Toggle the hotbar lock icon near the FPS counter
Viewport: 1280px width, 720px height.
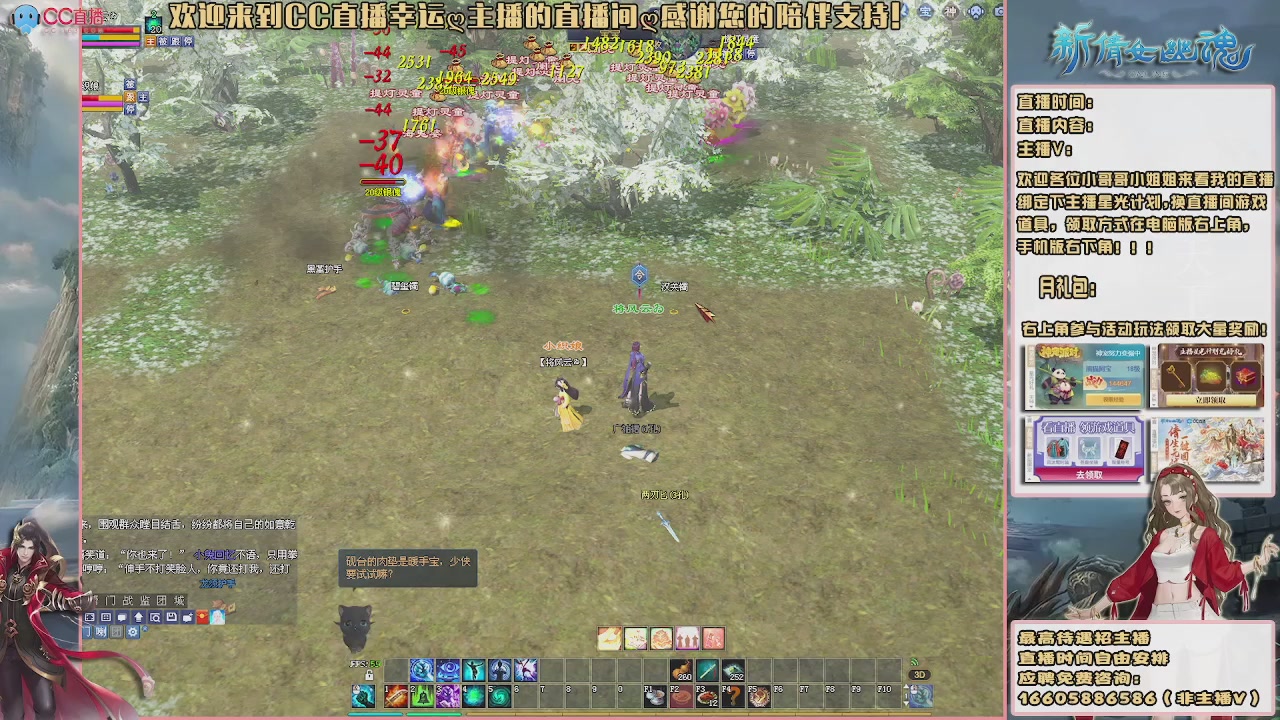pos(368,677)
